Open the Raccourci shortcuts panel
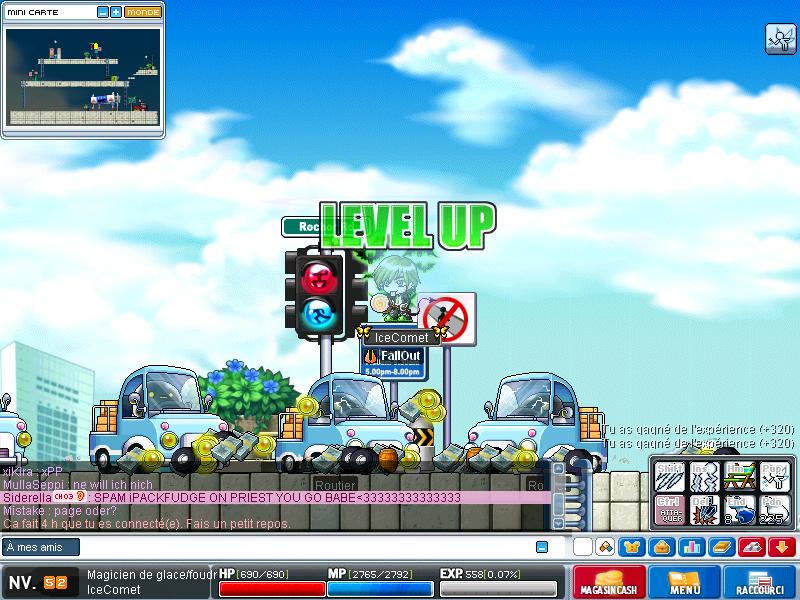800x600 pixels. (759, 582)
